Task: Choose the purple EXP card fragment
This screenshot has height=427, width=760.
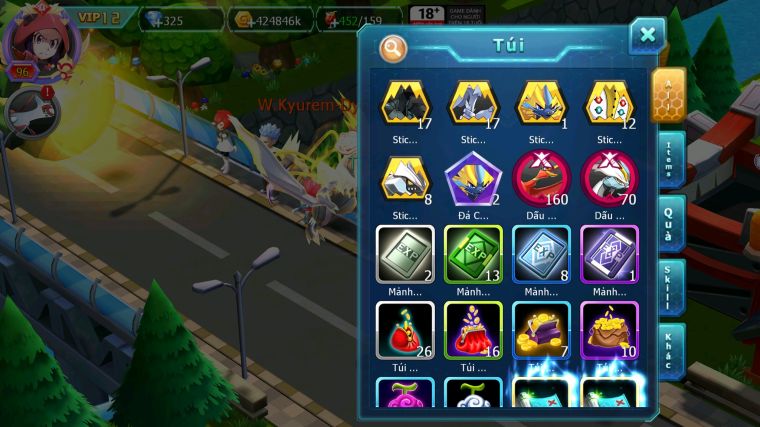Action: (x=609, y=254)
